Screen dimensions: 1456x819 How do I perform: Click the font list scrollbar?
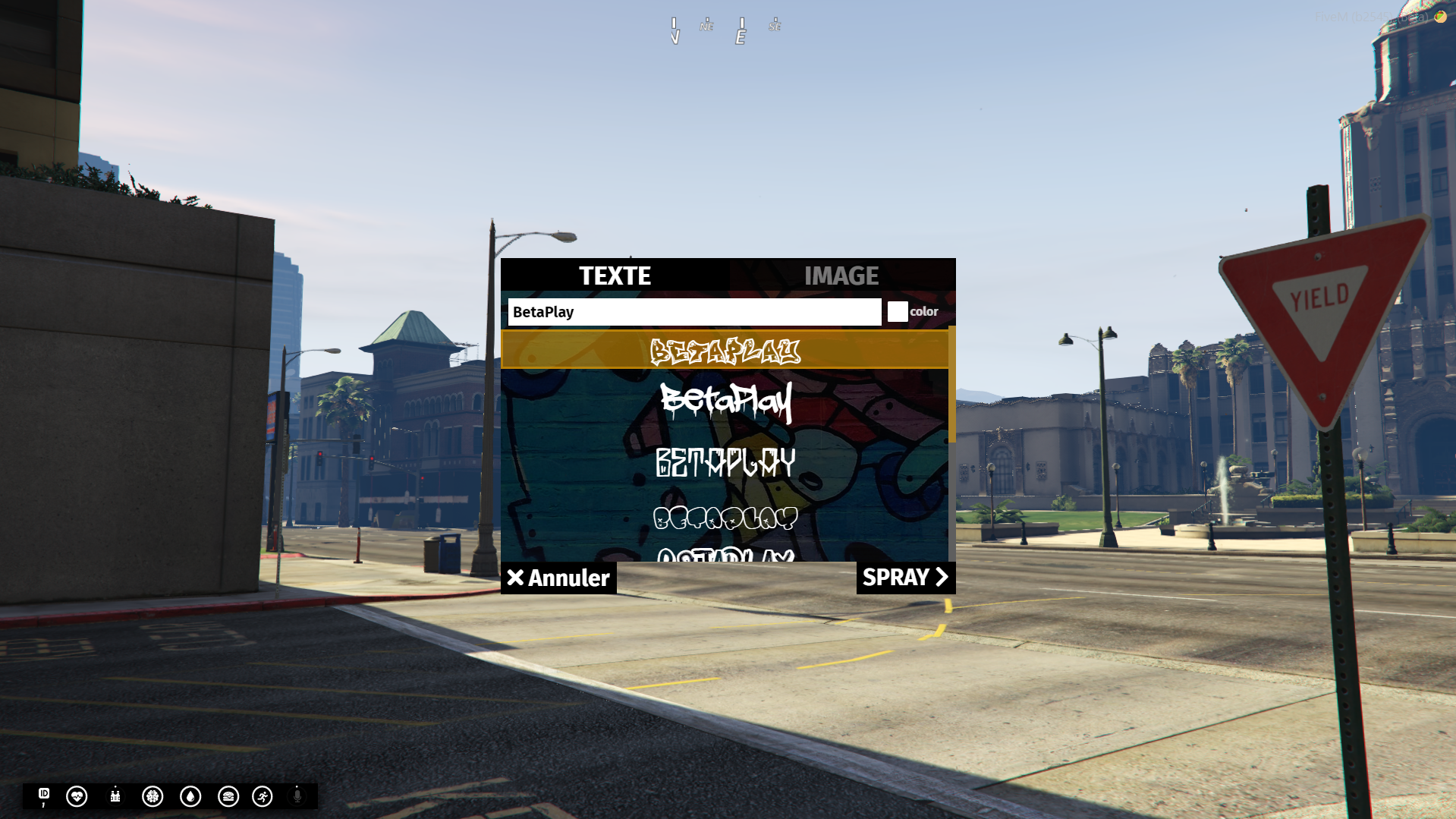951,387
